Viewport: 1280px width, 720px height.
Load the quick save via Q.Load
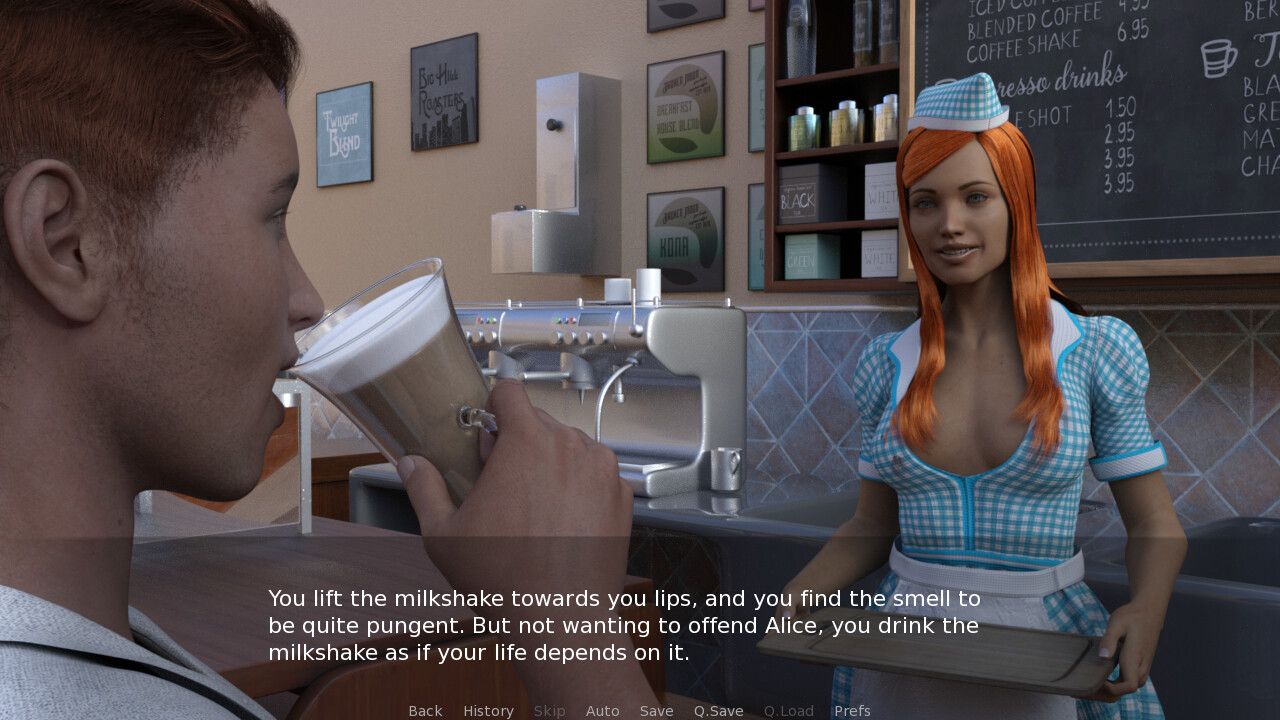[x=788, y=710]
